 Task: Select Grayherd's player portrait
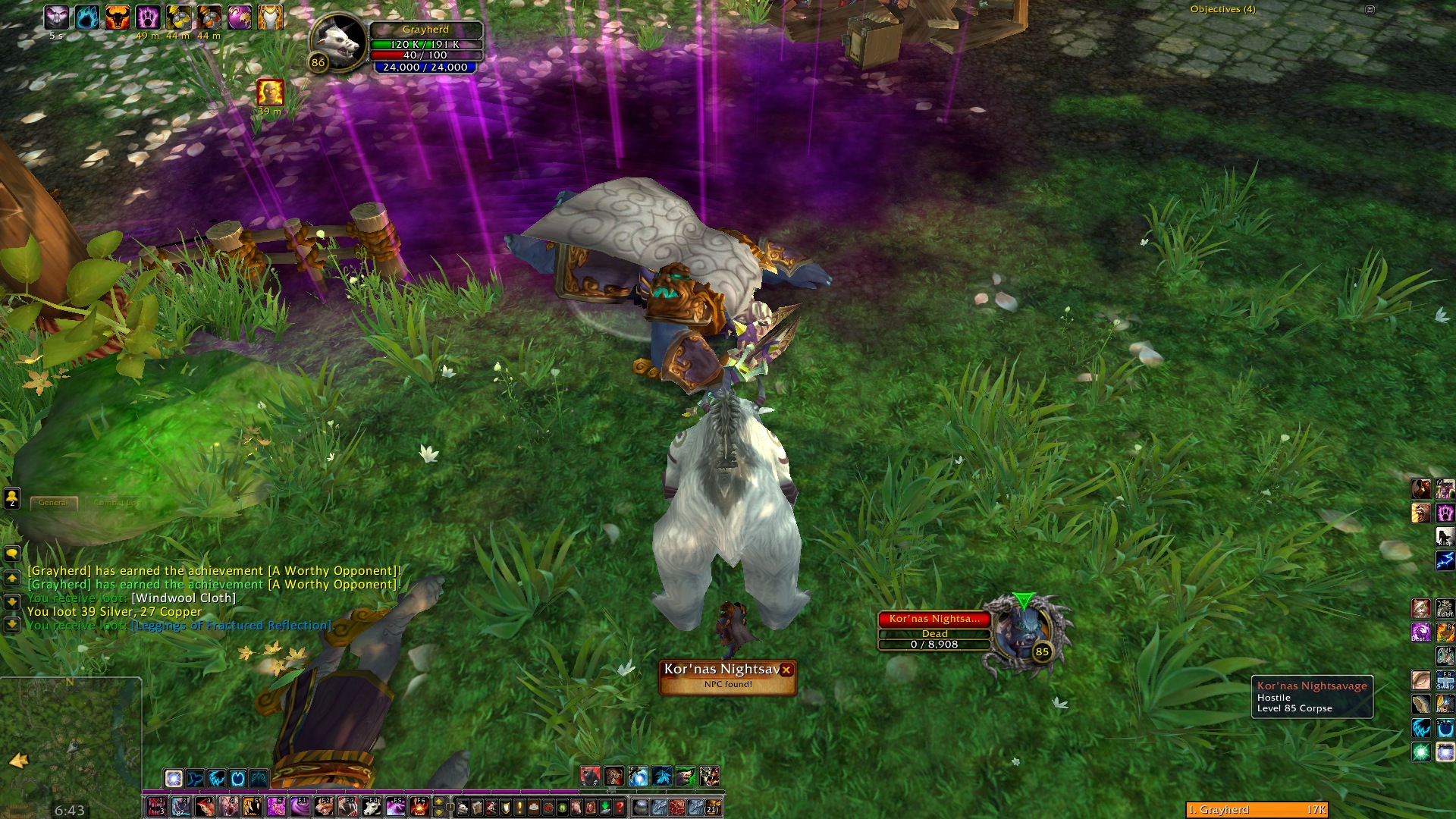[337, 42]
